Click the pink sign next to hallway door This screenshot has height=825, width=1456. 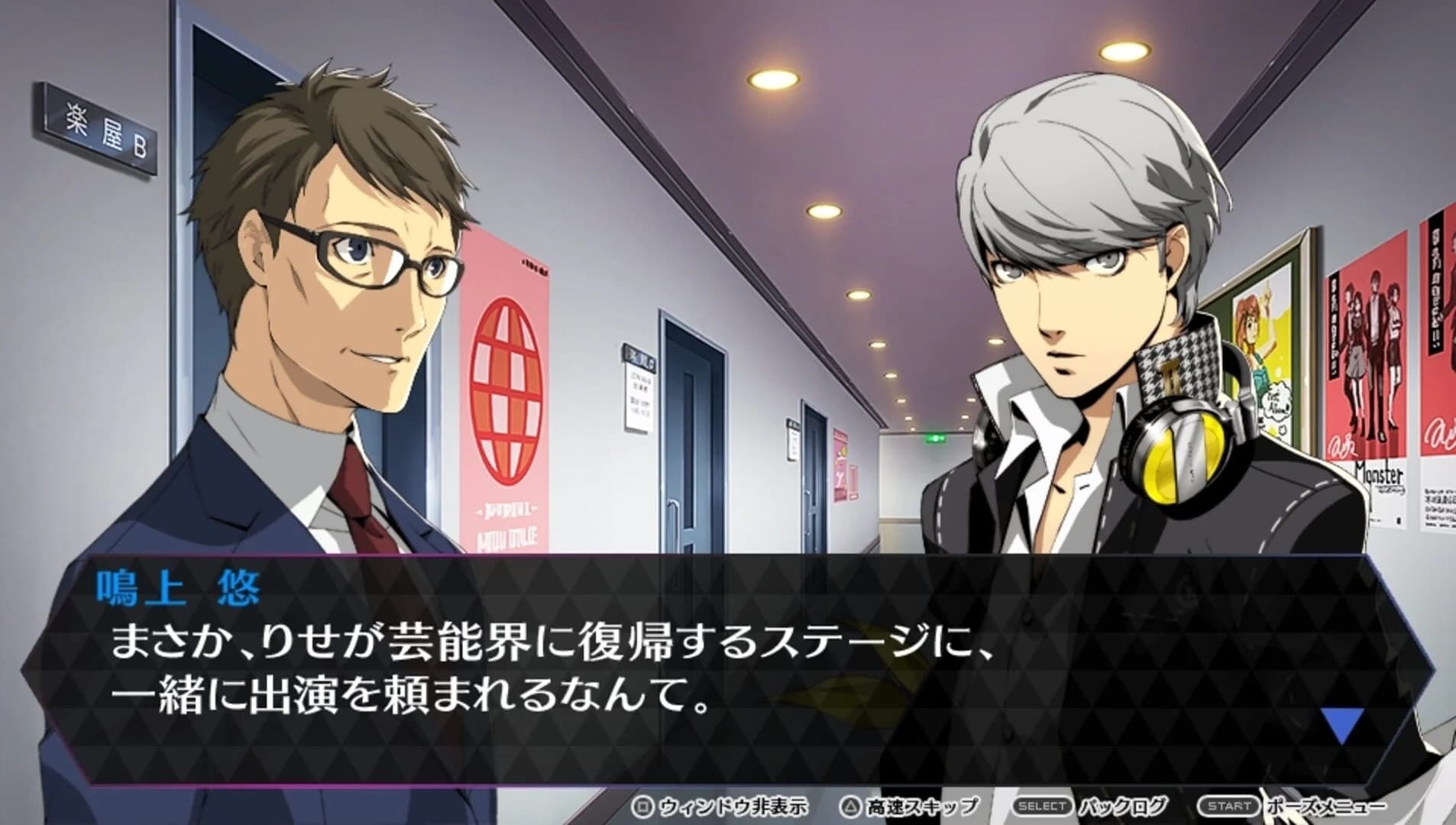(842, 466)
